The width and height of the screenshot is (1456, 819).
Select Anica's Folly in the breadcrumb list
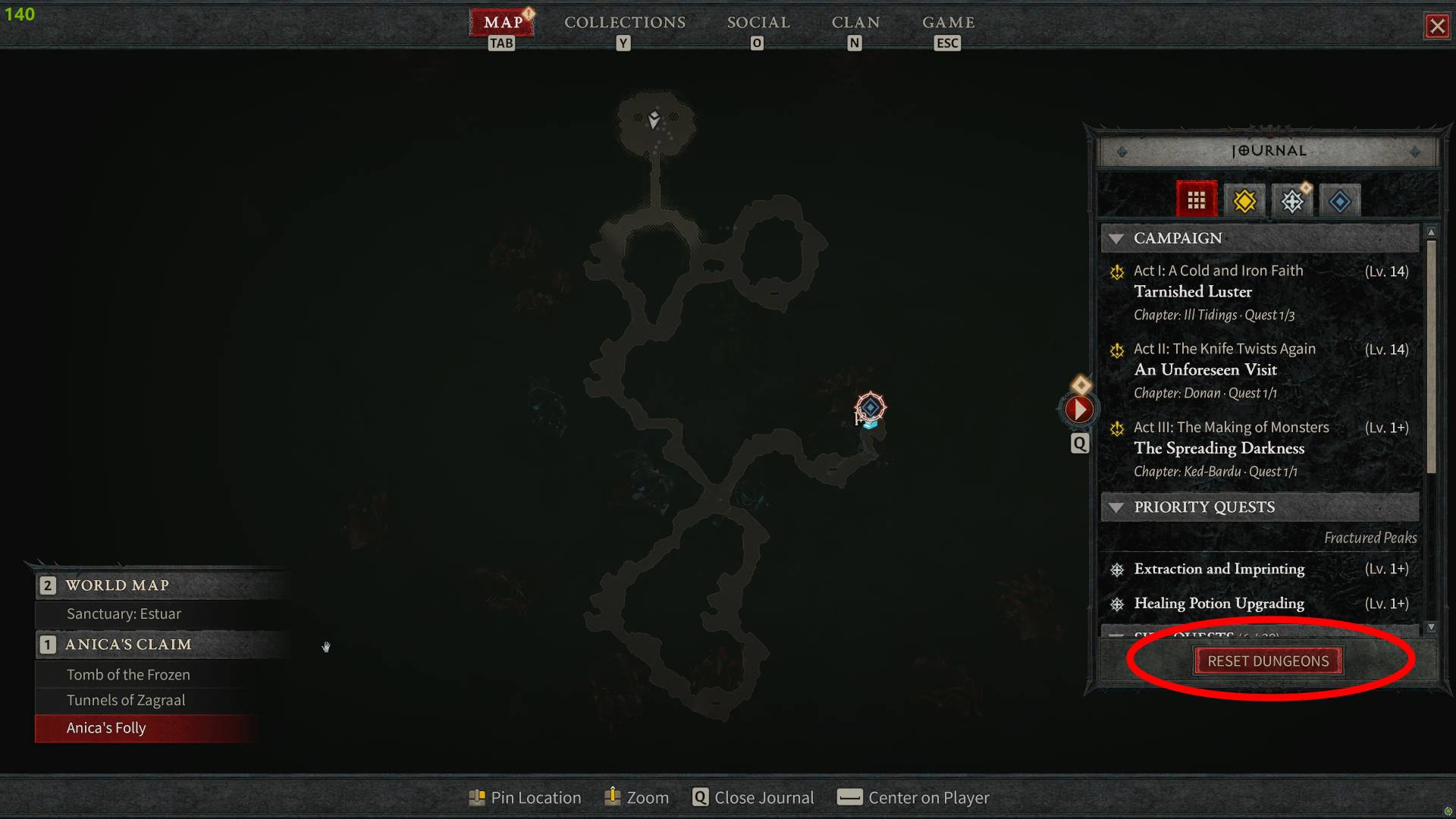click(105, 728)
